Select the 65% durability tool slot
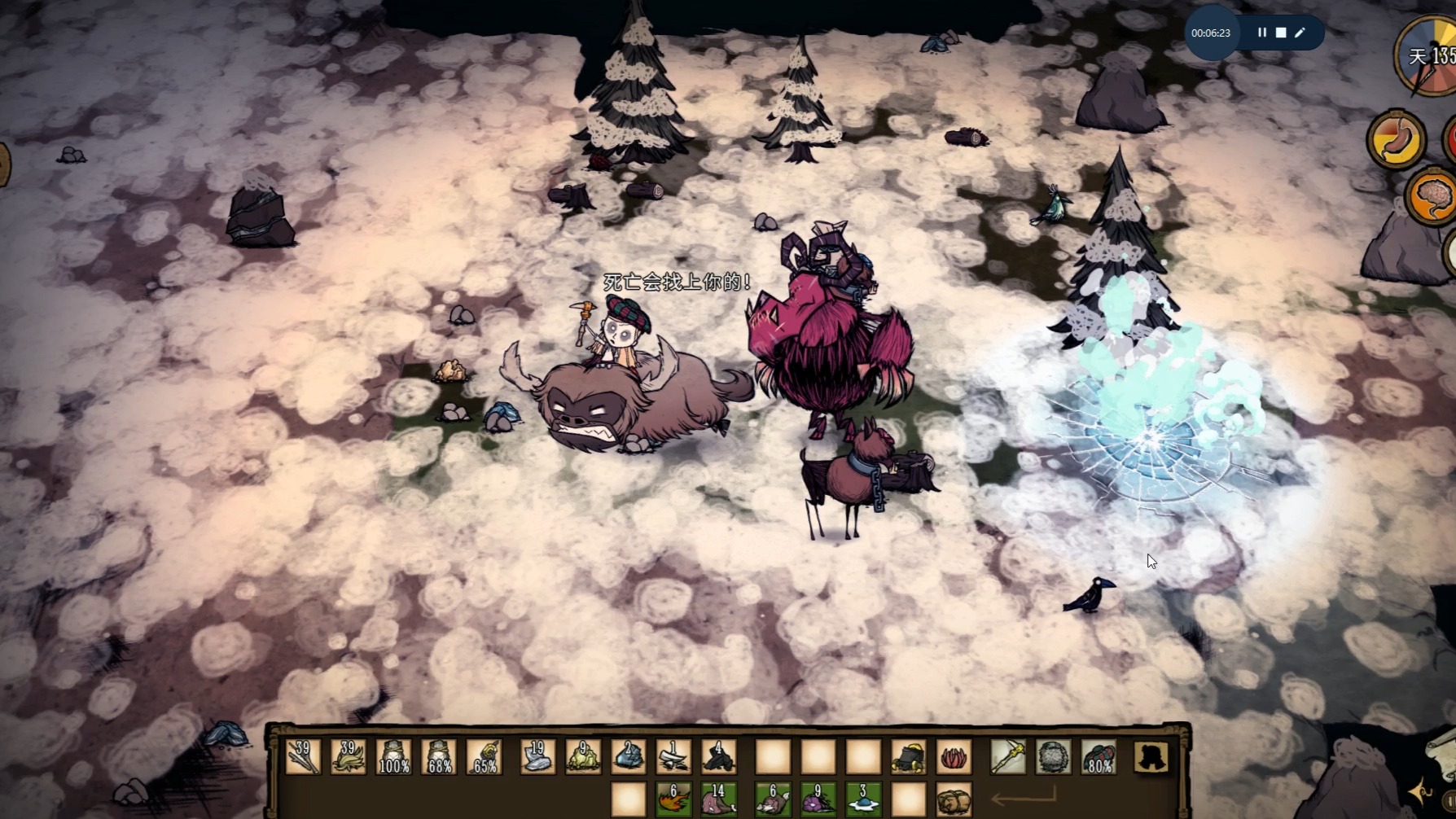This screenshot has width=1456, height=819. (485, 757)
